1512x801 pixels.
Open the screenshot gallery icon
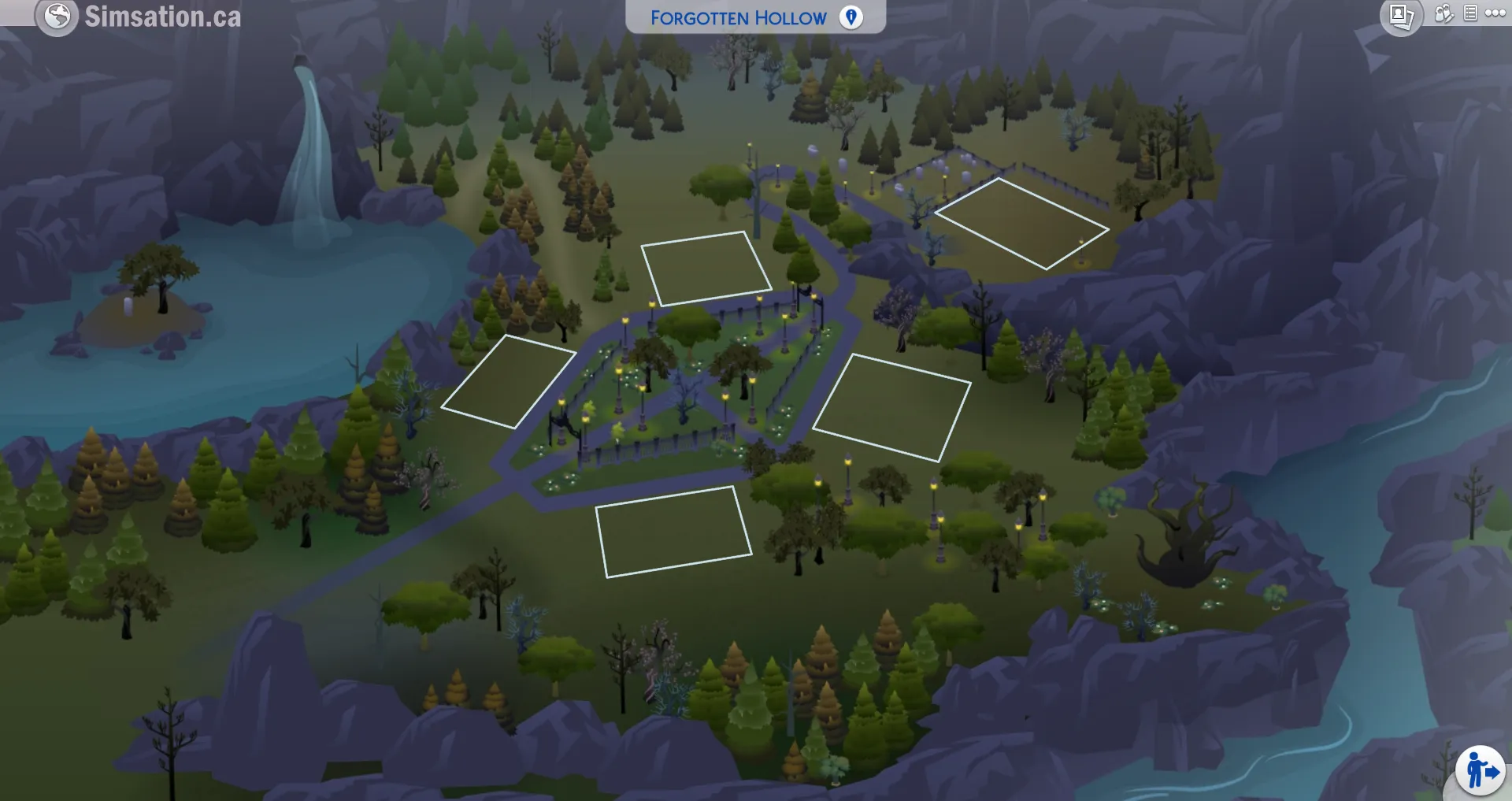coord(1400,13)
